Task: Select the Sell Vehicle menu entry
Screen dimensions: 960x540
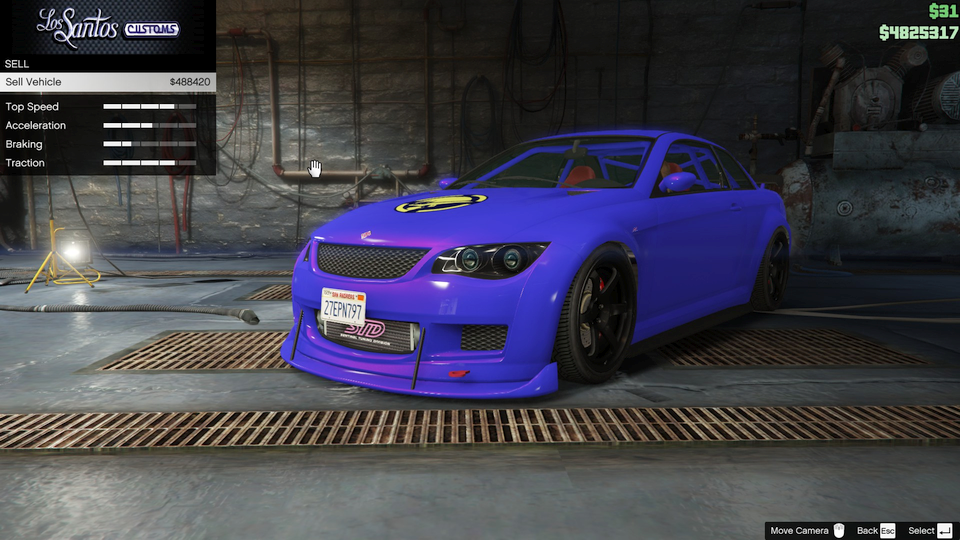Action: click(107, 82)
